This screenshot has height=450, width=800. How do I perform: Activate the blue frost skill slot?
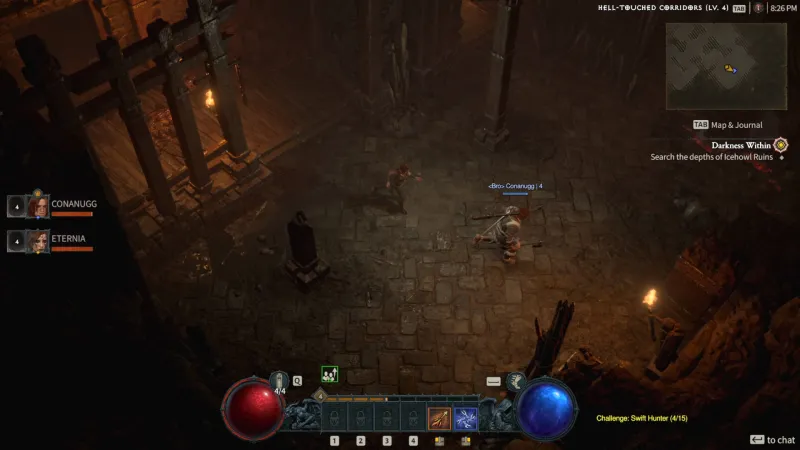pyautogui.click(x=465, y=419)
